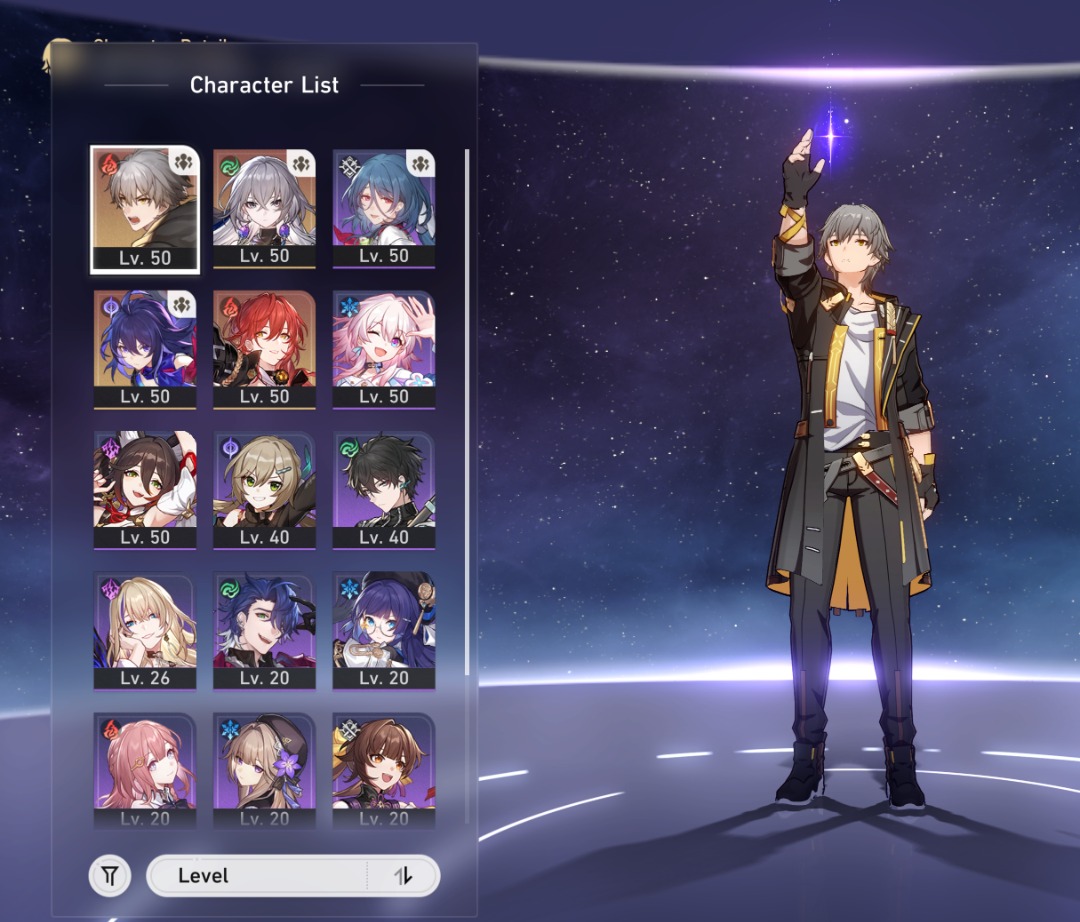
Task: Select black-haired Dan Heng at Lv. 40
Action: [384, 489]
